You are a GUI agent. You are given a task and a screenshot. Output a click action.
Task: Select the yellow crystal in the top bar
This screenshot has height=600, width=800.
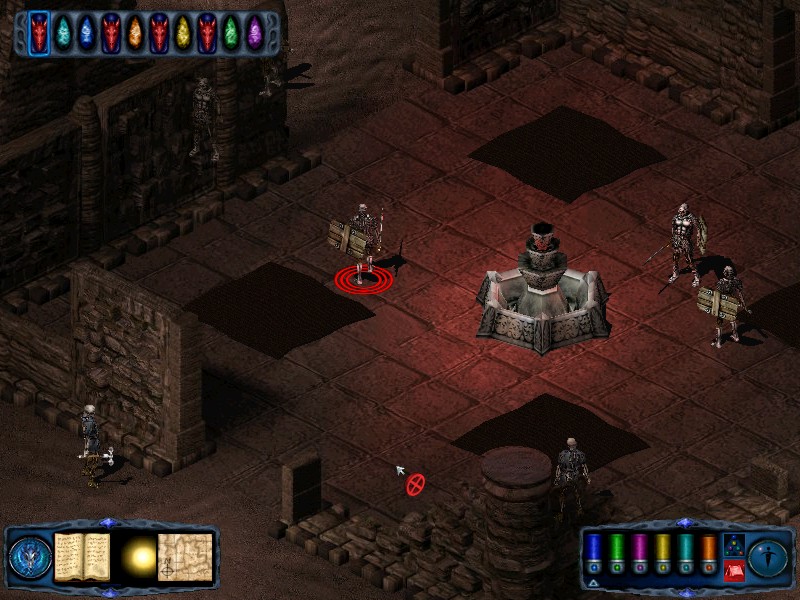pos(183,33)
